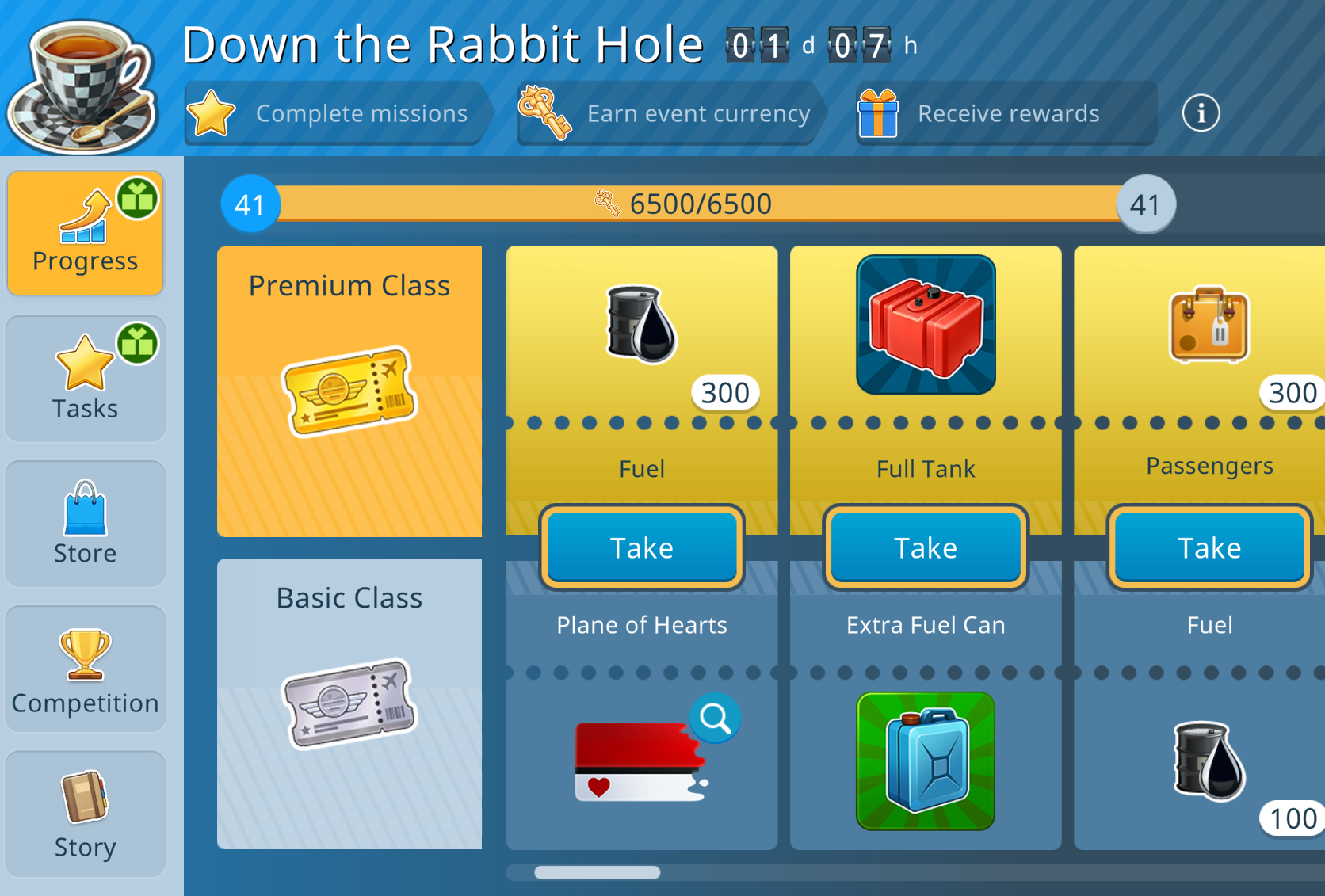Show event info via the i icon
This screenshot has height=896, width=1325.
1201,113
